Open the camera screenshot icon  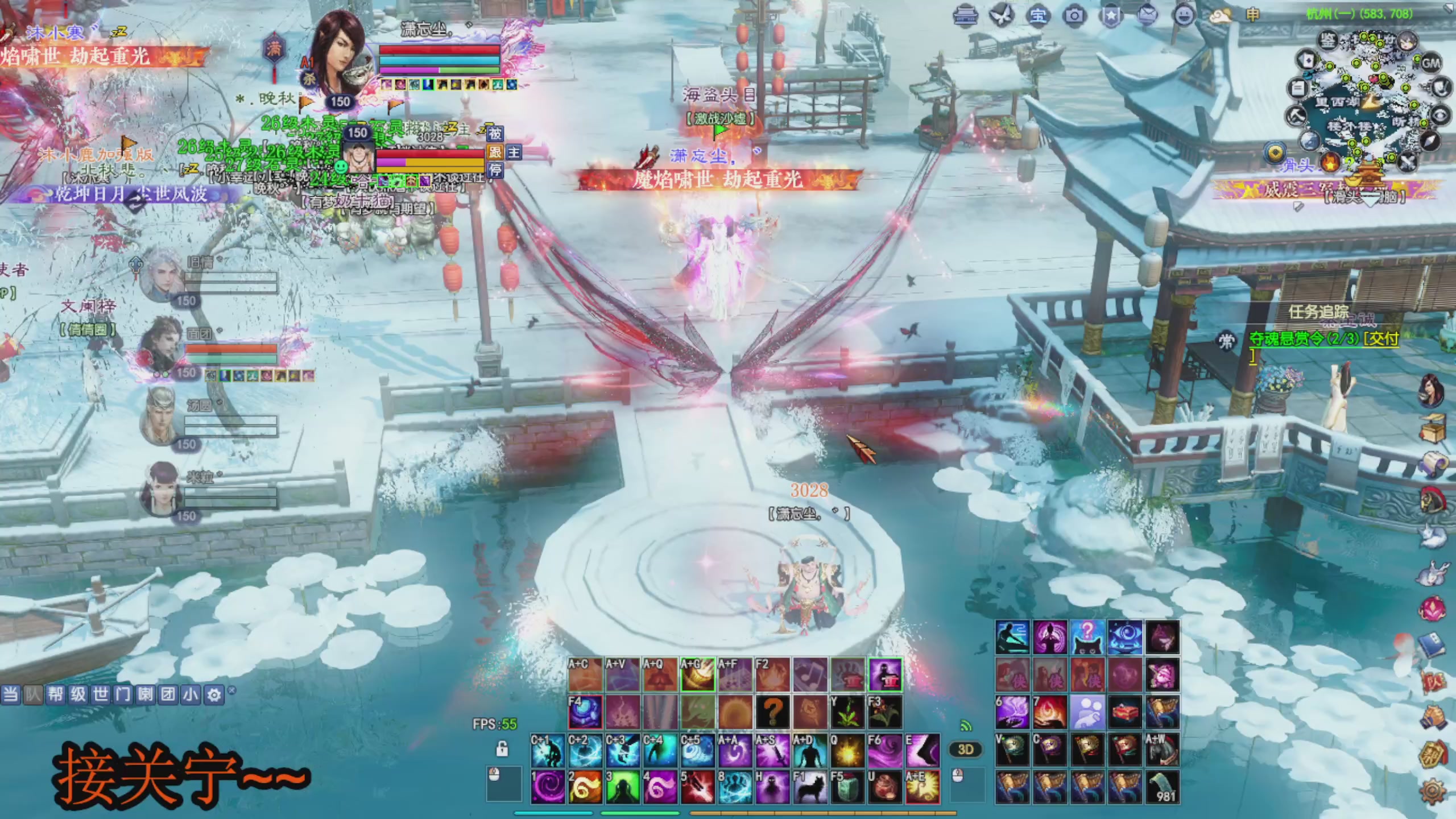coord(1074,15)
